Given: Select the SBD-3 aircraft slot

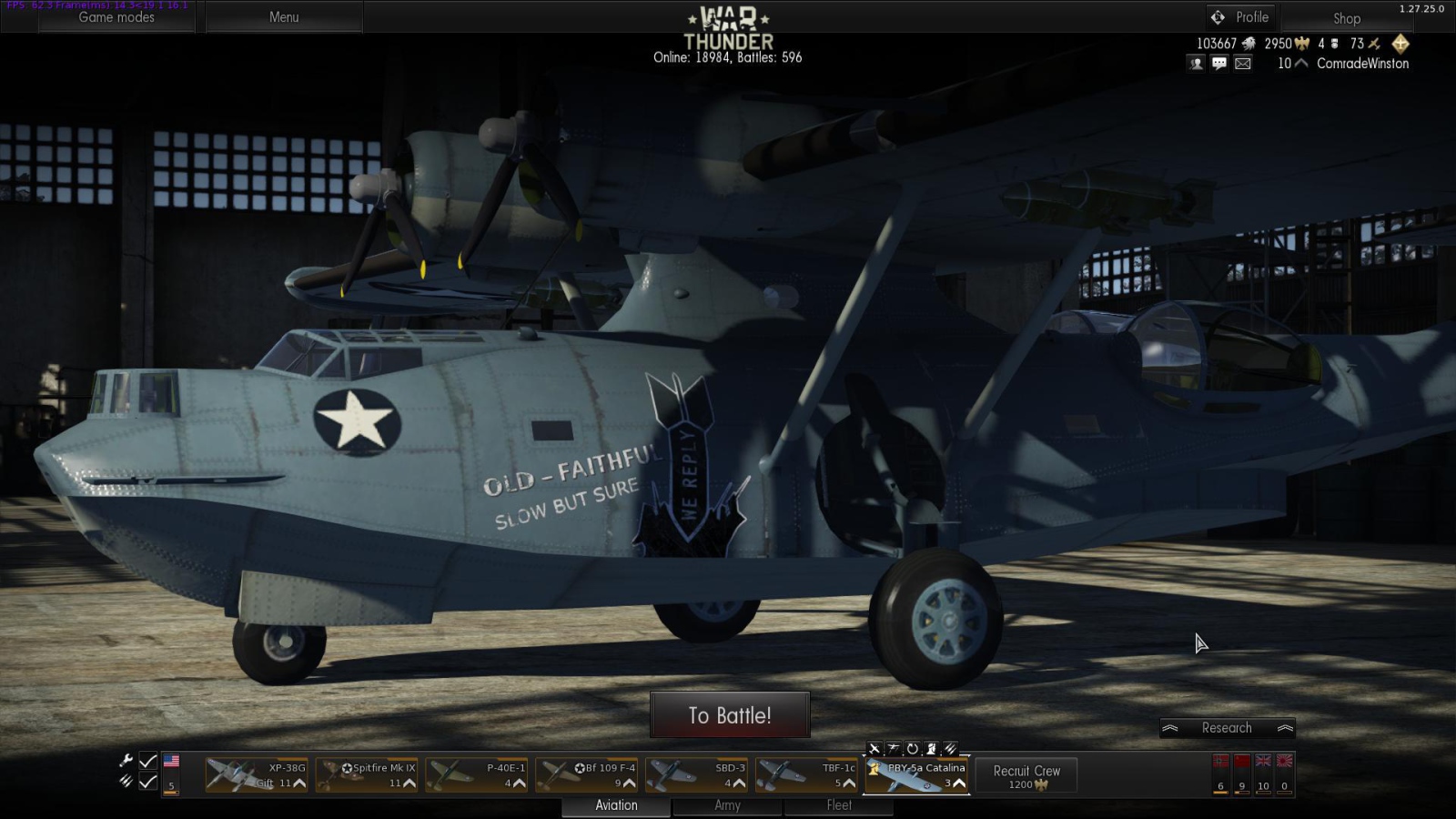Looking at the screenshot, I should tap(696, 773).
